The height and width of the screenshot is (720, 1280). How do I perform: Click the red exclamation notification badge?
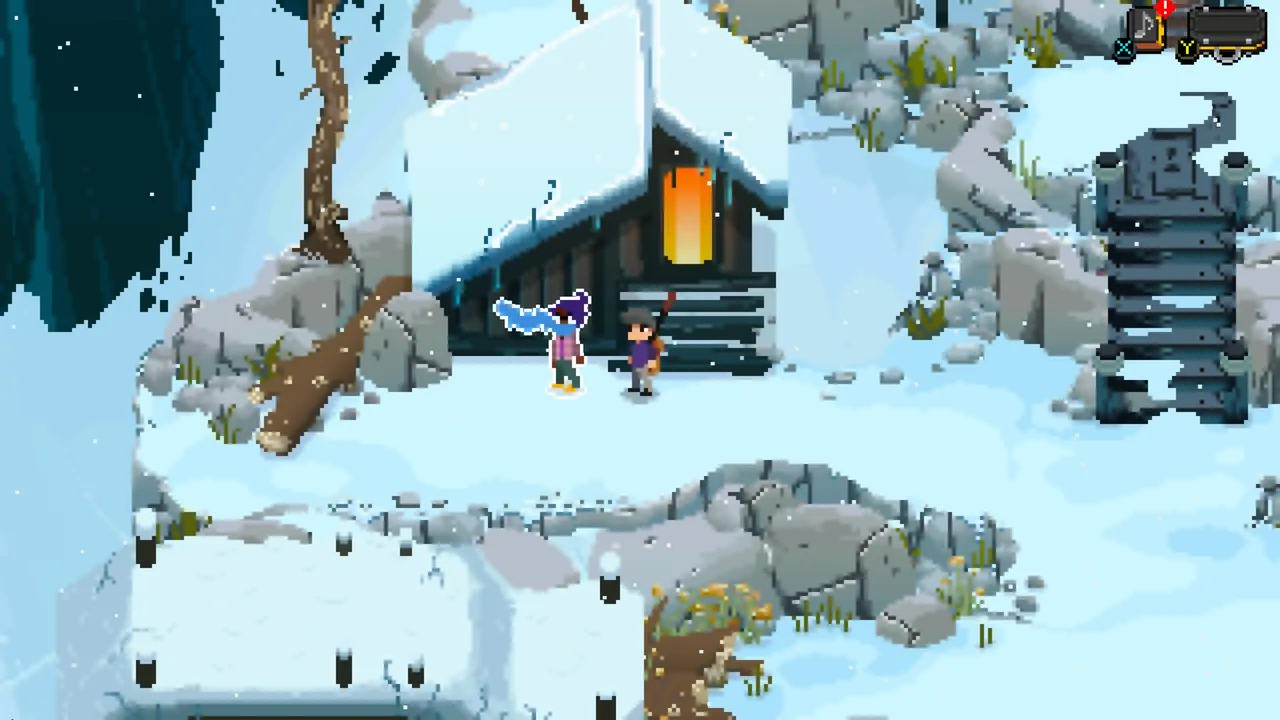coord(1164,8)
